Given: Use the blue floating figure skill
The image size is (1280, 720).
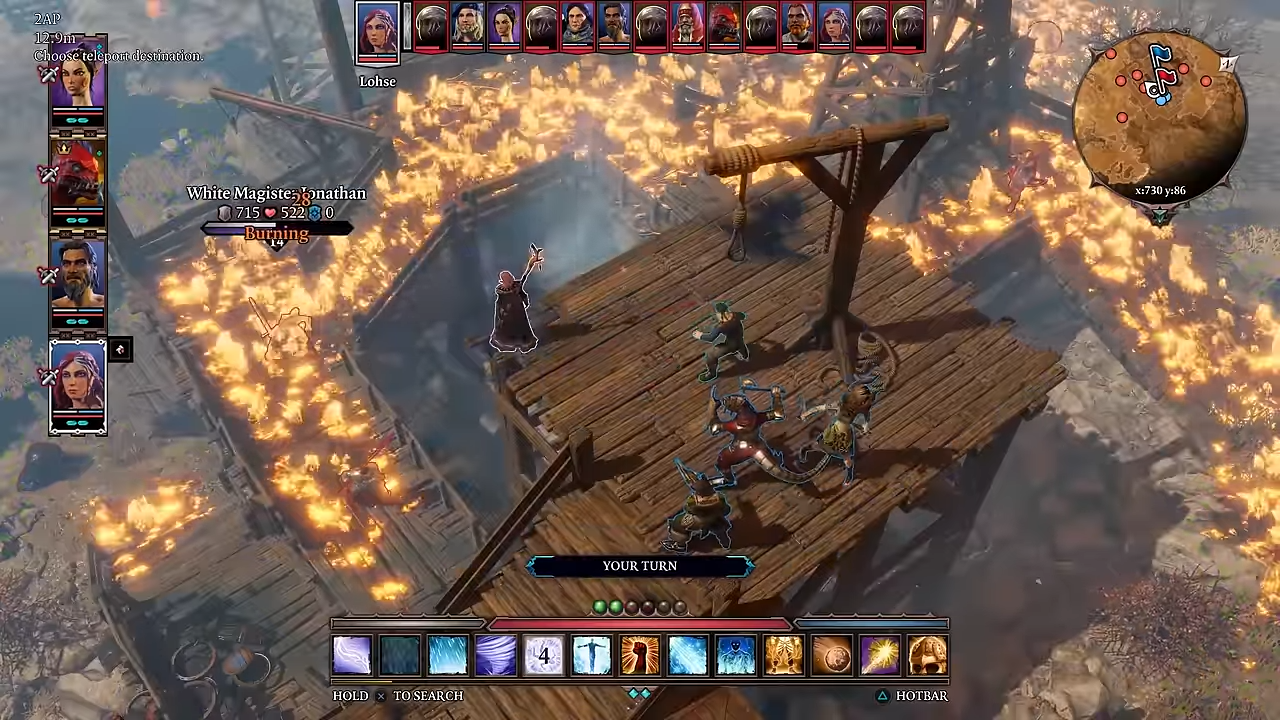Looking at the screenshot, I should click(592, 656).
